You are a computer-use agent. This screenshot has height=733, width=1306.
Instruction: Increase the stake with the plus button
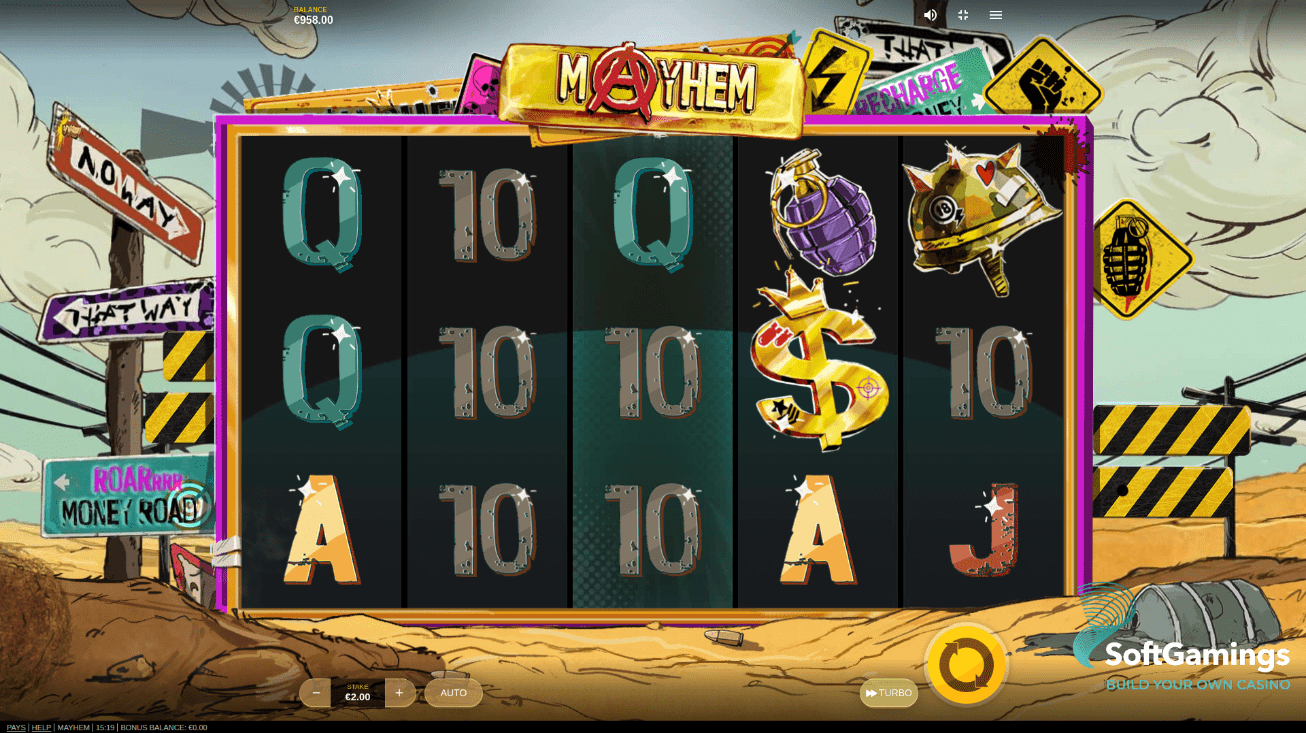point(399,693)
